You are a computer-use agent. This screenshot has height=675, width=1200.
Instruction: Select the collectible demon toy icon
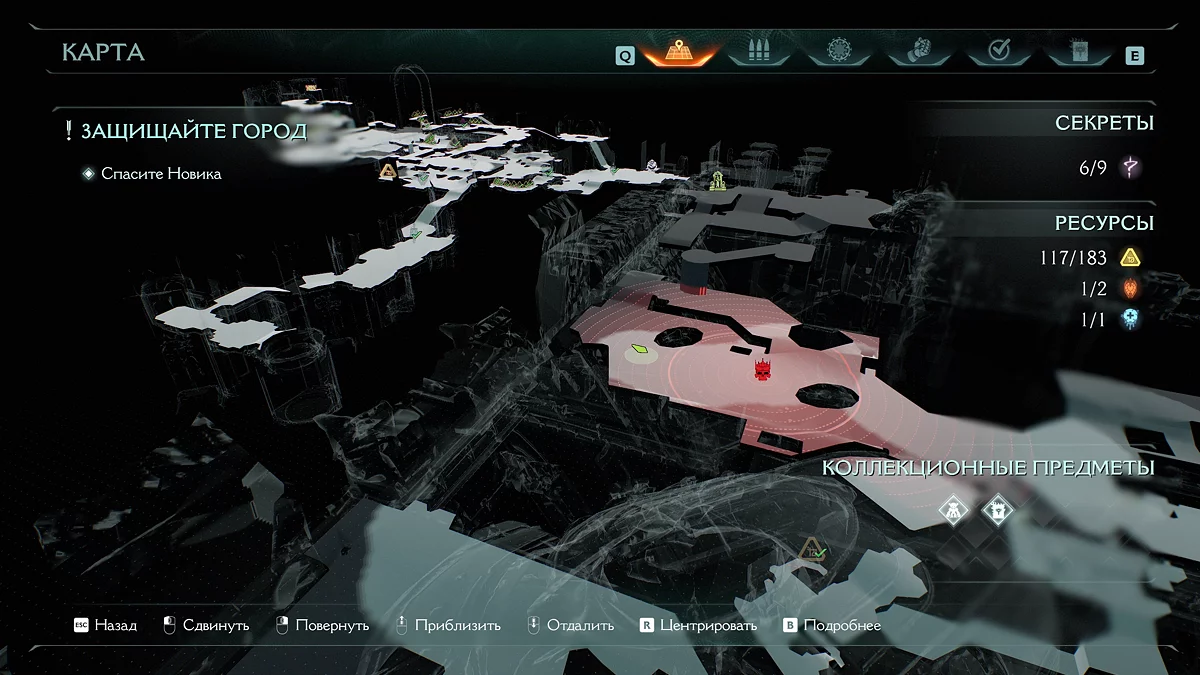[955, 511]
